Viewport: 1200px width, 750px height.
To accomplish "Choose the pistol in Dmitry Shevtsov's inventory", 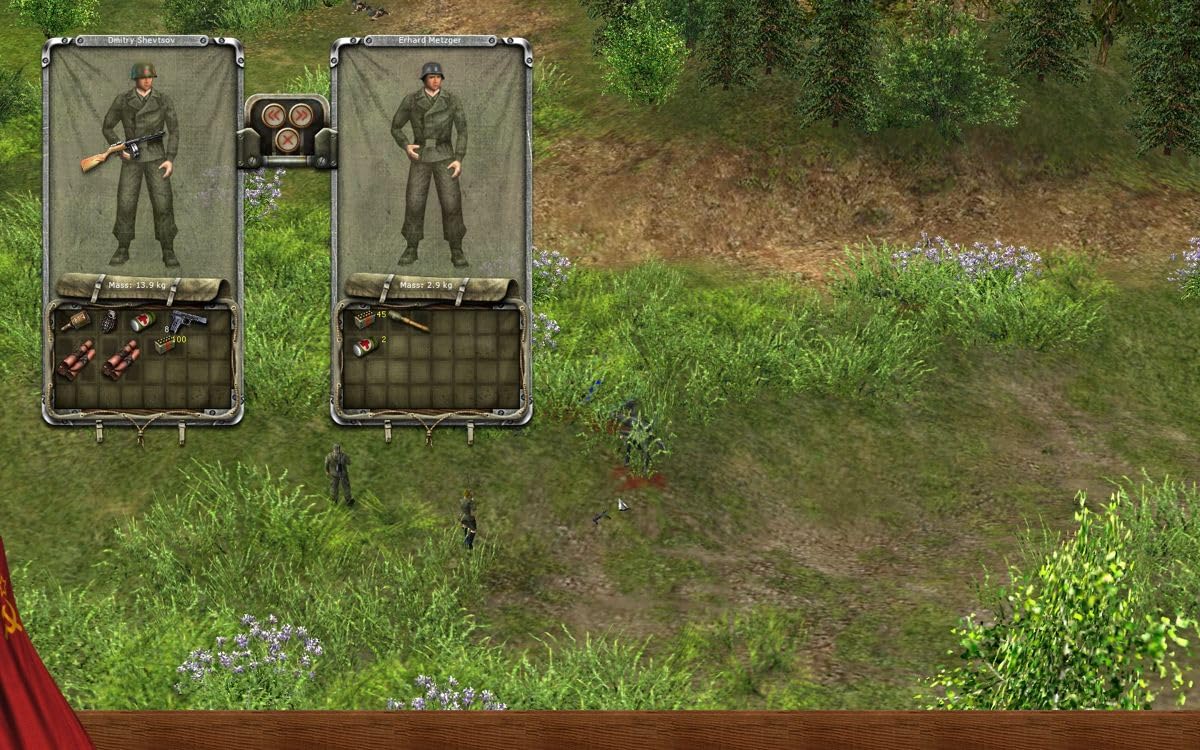I will (x=187, y=321).
